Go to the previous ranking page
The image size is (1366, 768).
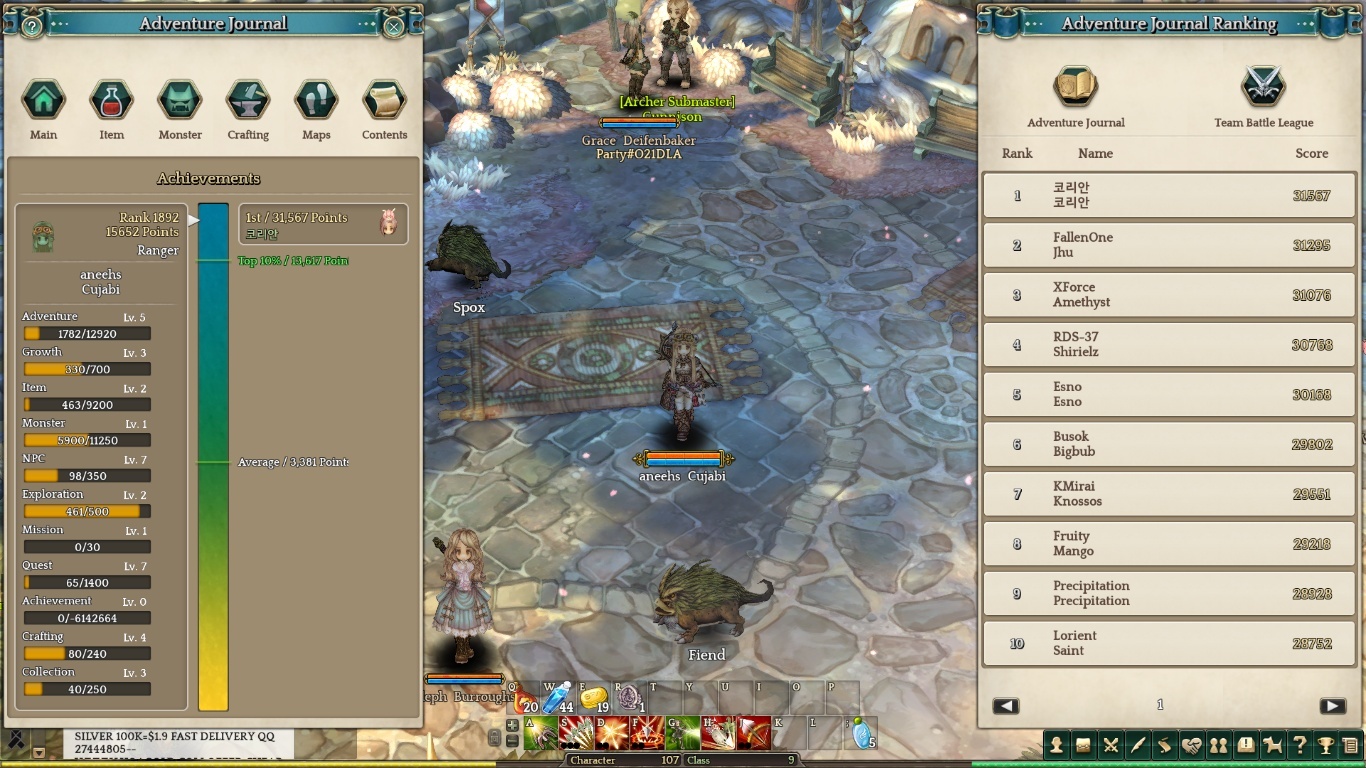click(x=1006, y=706)
